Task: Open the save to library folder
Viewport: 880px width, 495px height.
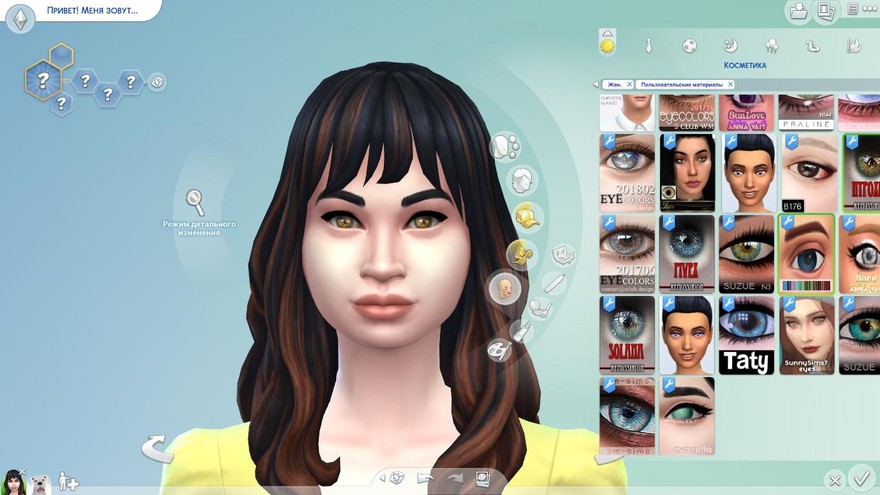Action: coord(799,11)
